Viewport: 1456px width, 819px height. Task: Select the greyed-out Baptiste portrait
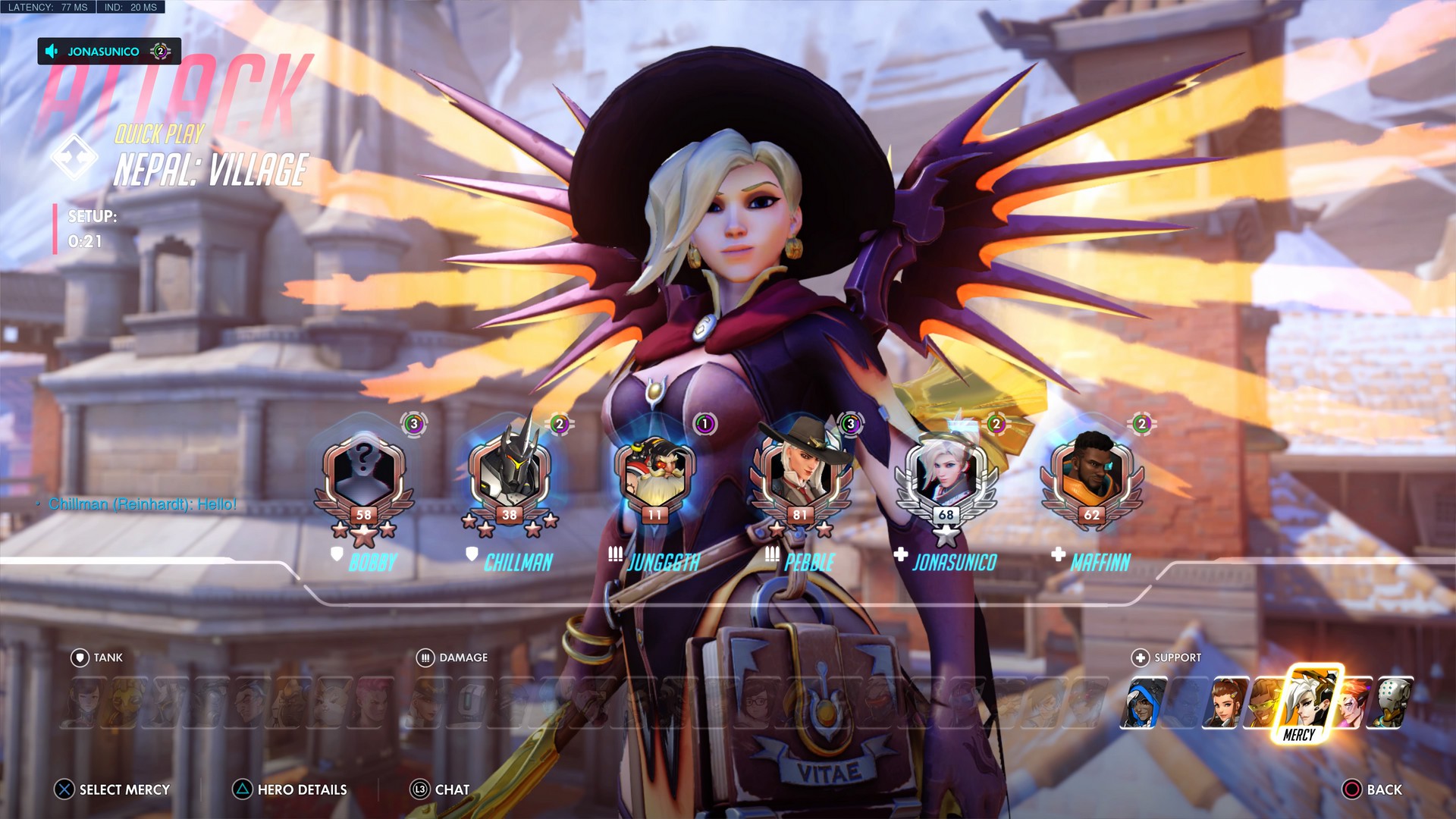tap(1183, 703)
